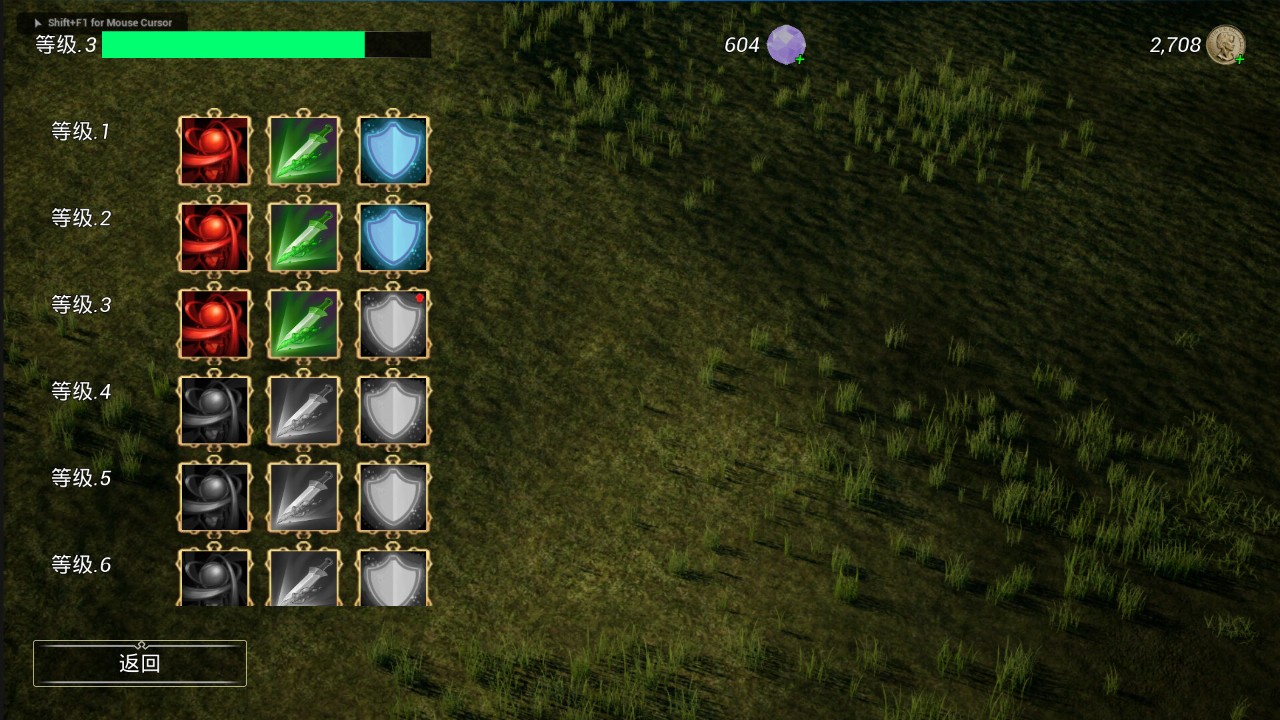The width and height of the screenshot is (1280, 720).
Task: Select the locked level 5 orb skill
Action: coord(214,497)
